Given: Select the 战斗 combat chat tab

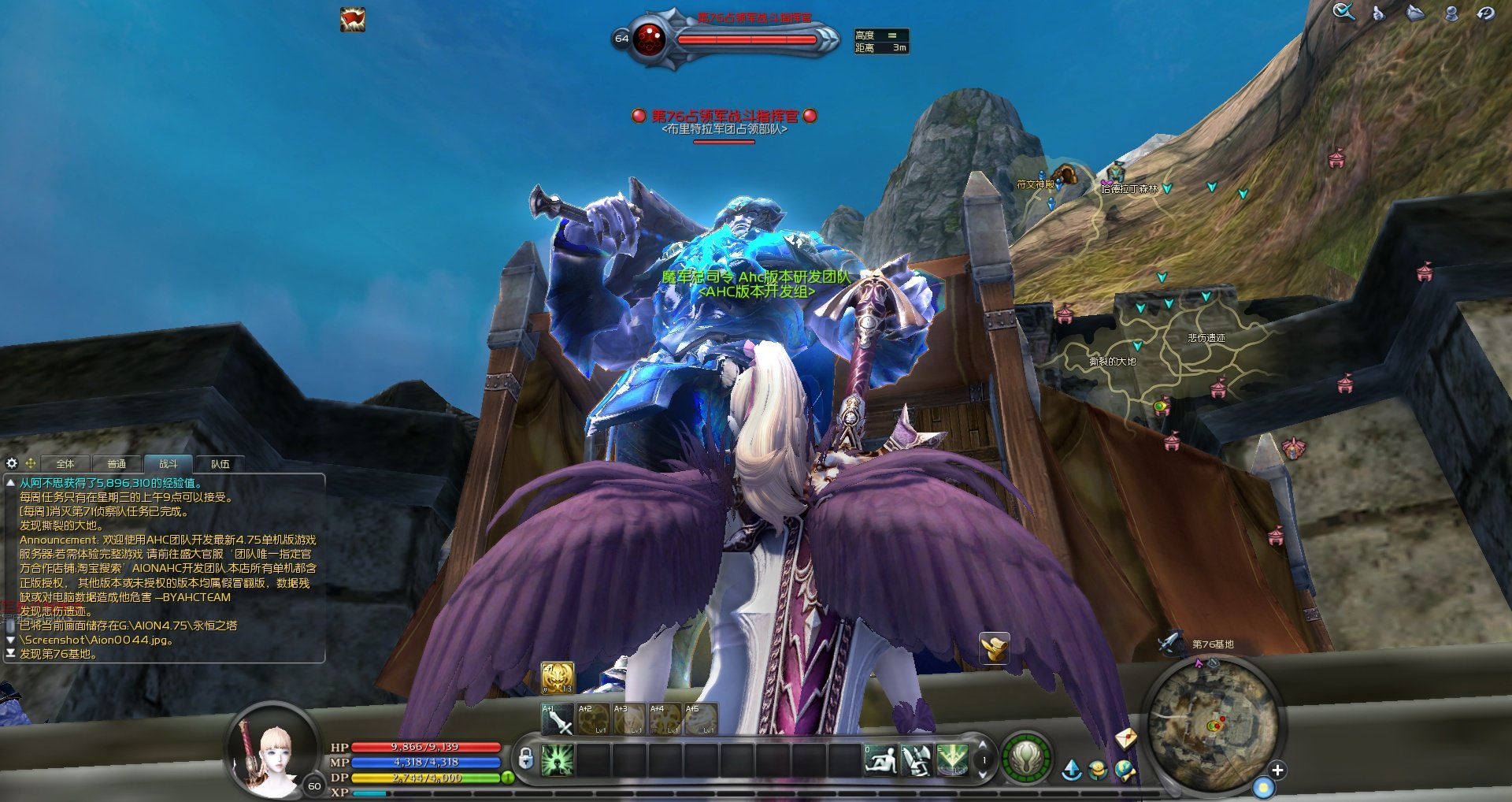Looking at the screenshot, I should coord(168,464).
